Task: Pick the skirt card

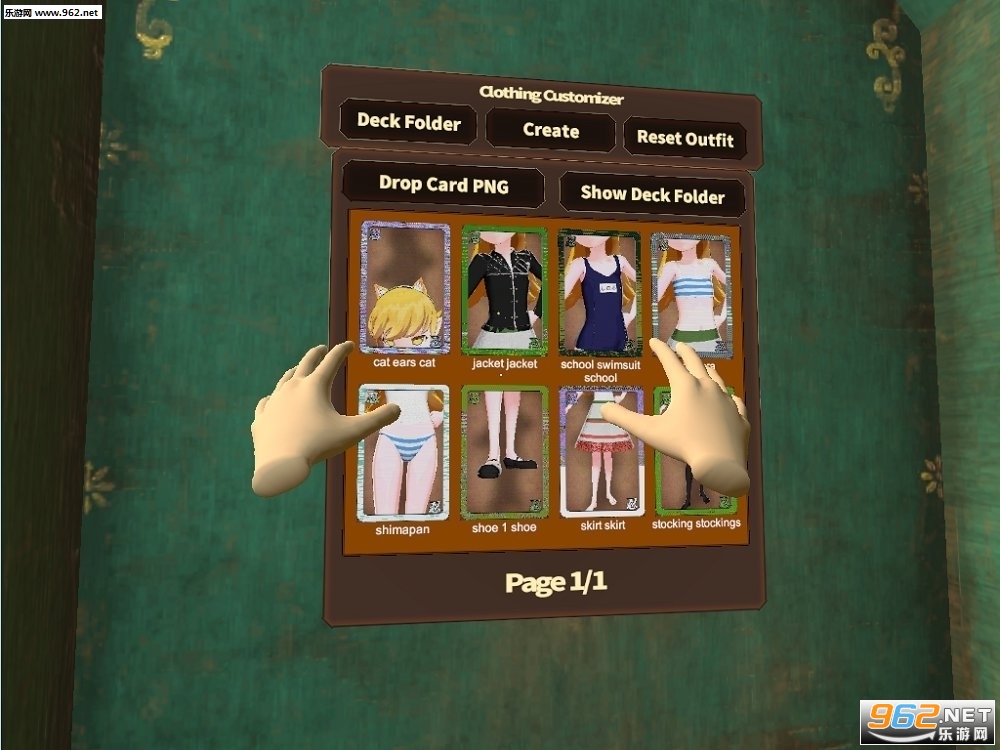Action: (601, 450)
